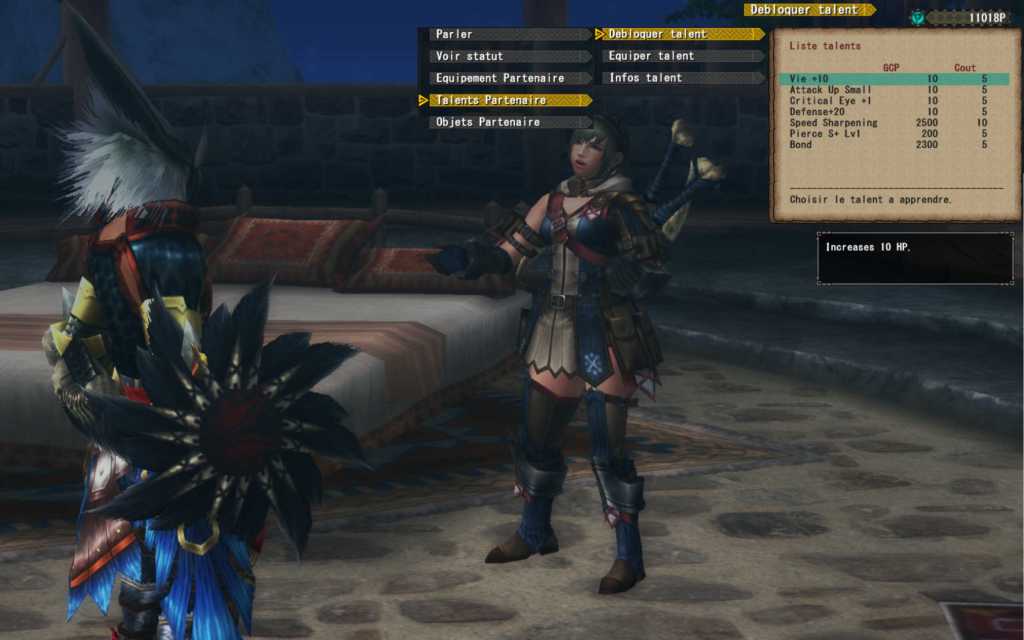
Task: Choose the Bond talent row
Action: (x=893, y=145)
